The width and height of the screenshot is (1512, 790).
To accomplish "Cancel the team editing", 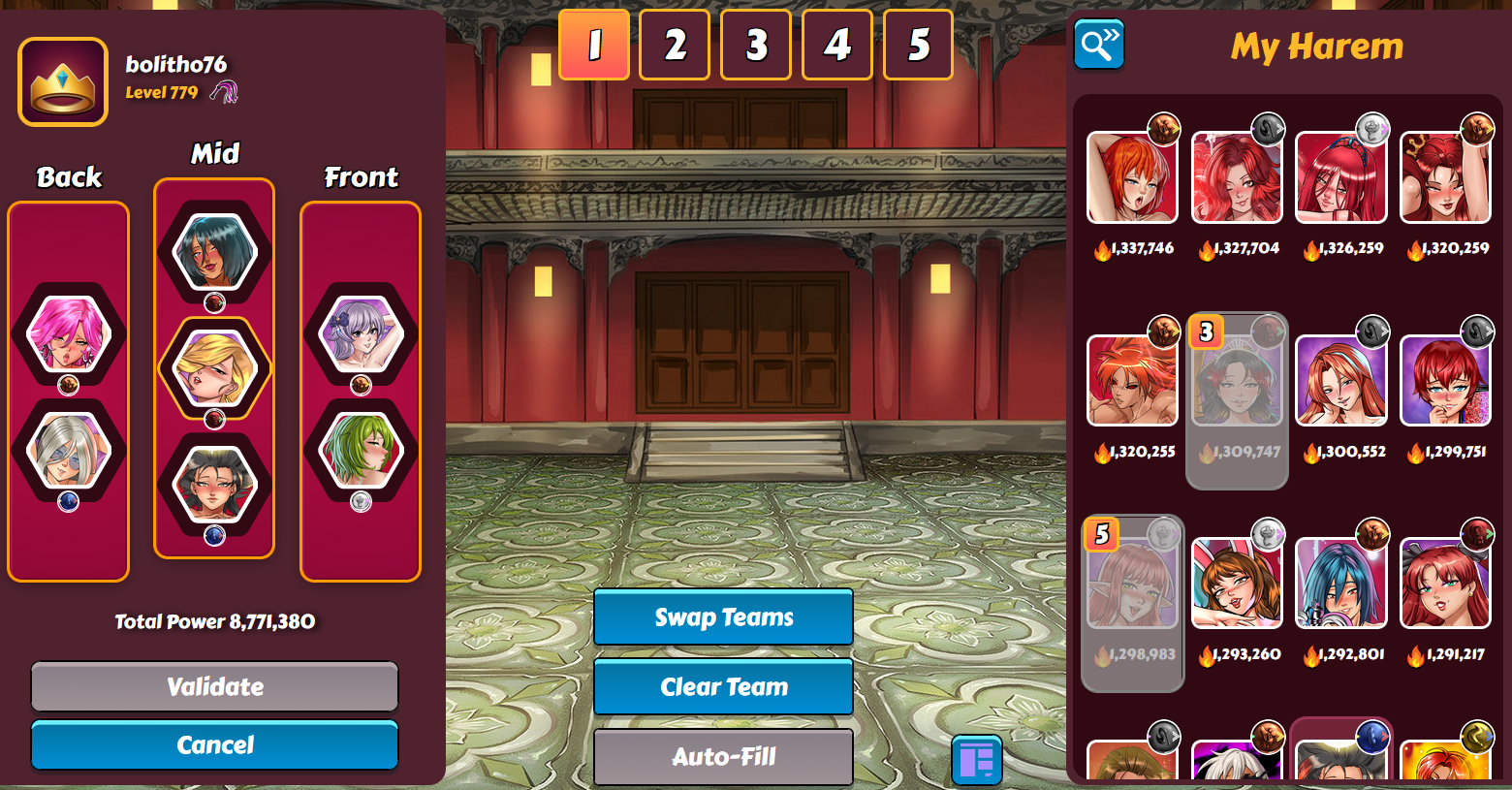I will [214, 744].
